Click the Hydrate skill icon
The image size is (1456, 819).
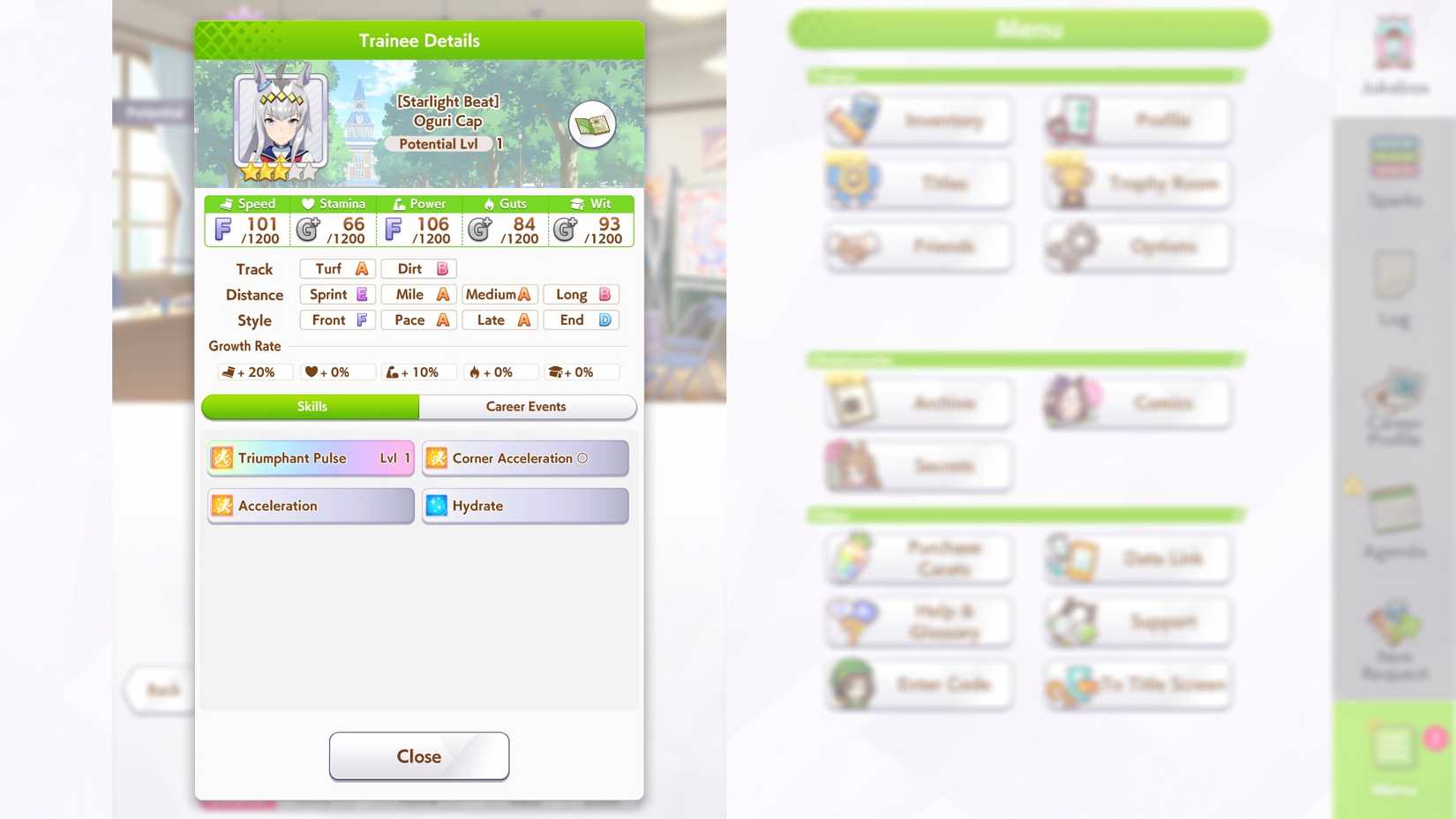436,506
